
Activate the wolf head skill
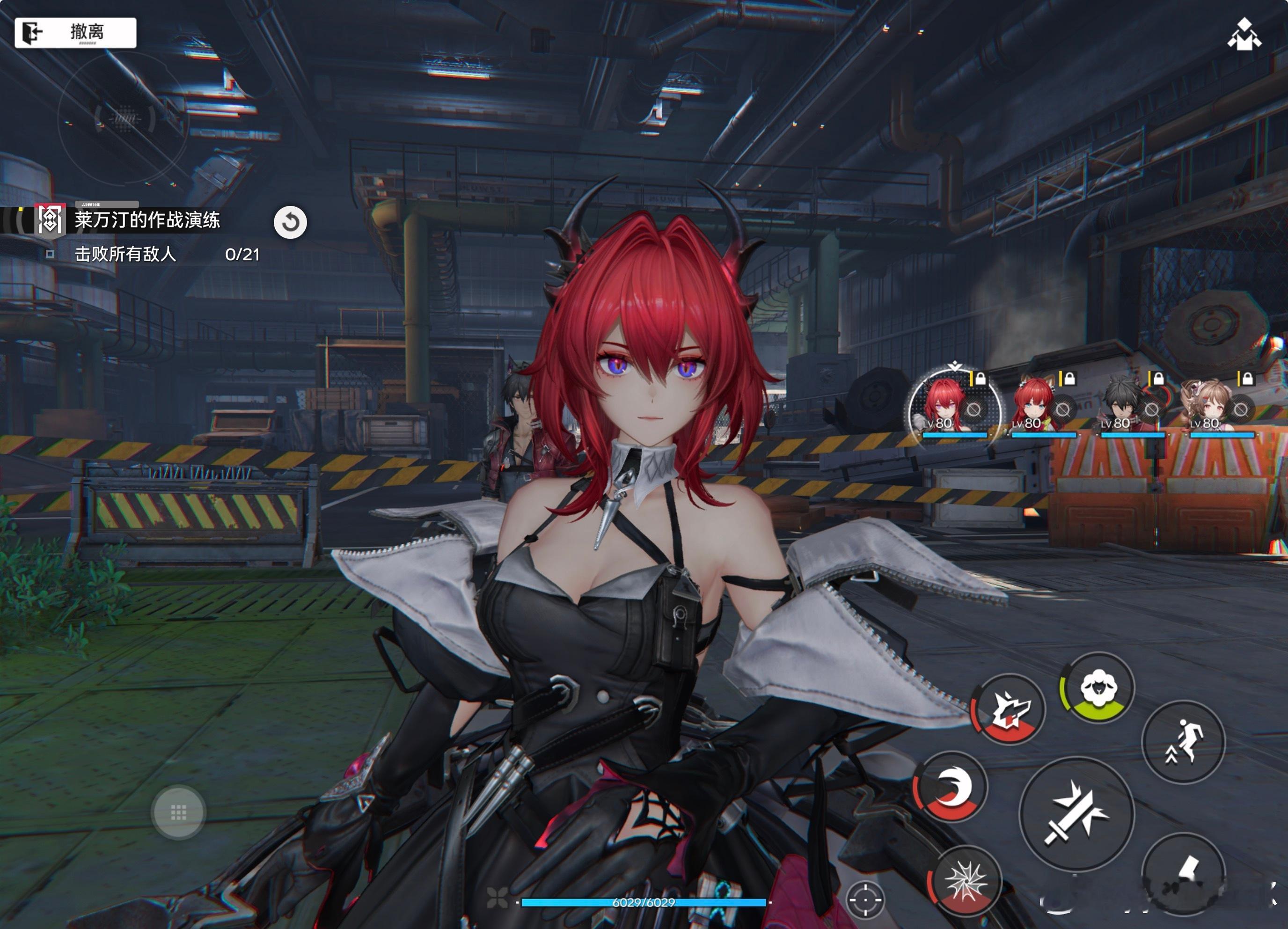click(1009, 710)
